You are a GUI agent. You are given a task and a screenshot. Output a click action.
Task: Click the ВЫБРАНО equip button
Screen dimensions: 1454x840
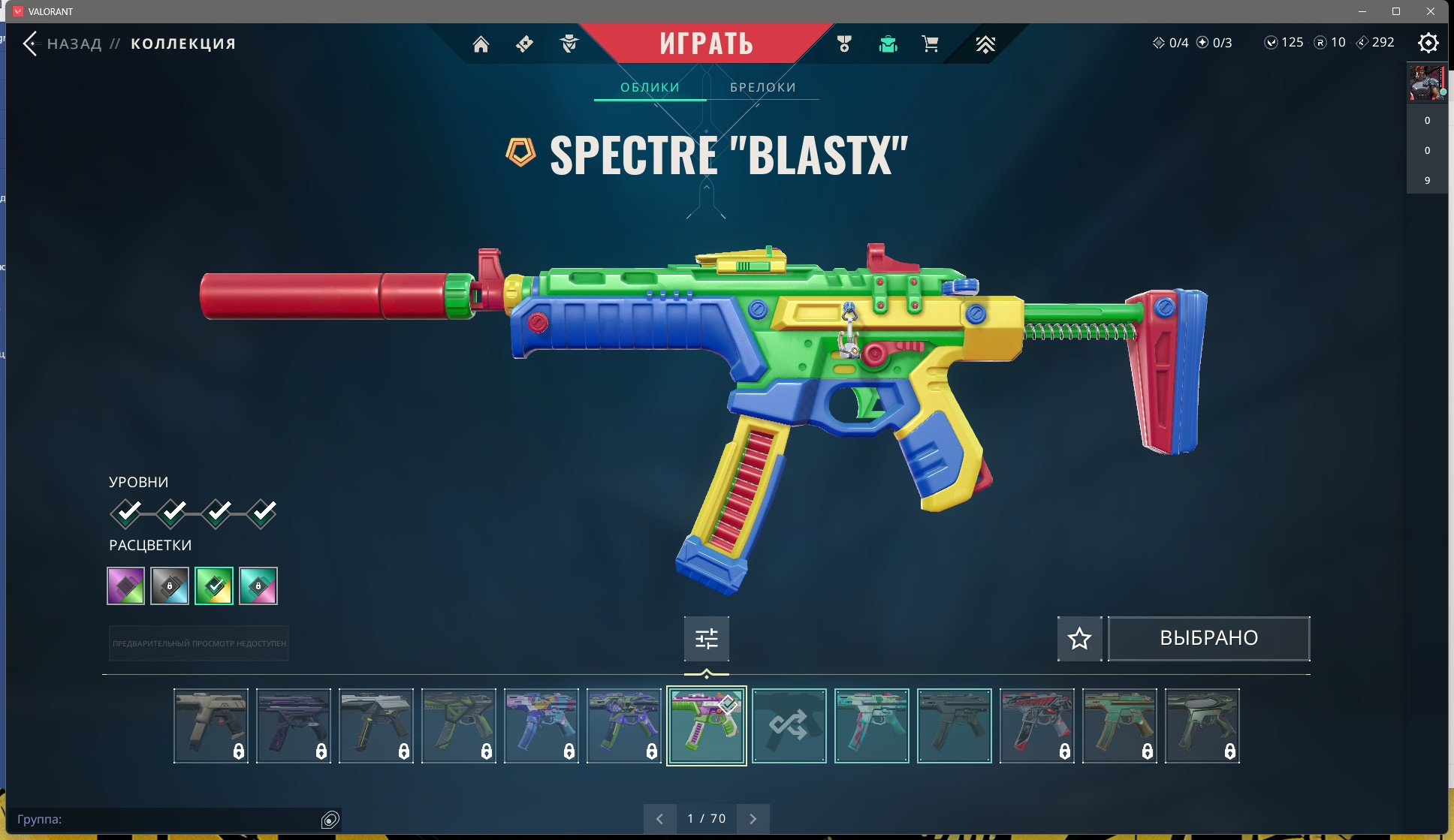coord(1208,638)
